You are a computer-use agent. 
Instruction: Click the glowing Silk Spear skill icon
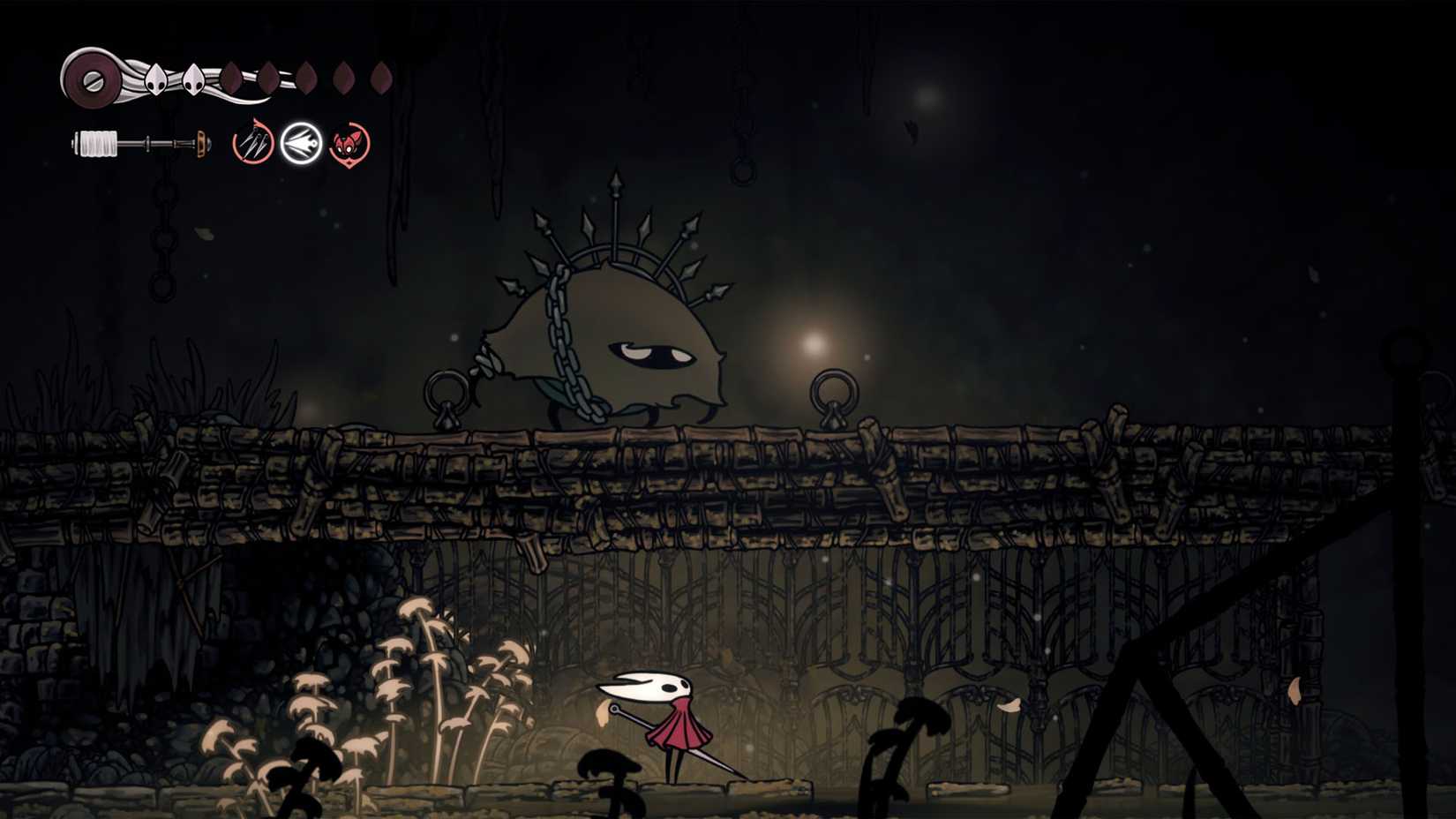(x=300, y=141)
